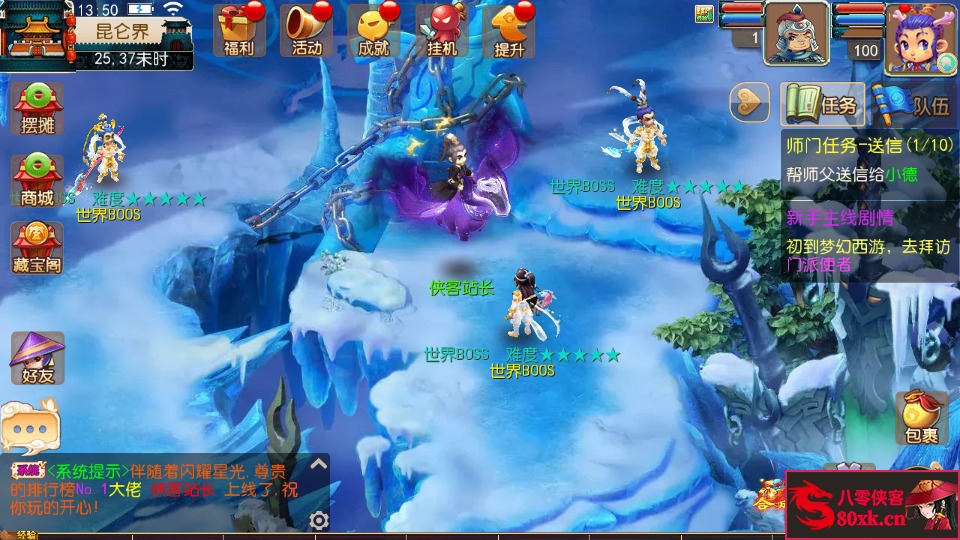
Task: Open the 成就 achievements icon
Action: tap(373, 28)
